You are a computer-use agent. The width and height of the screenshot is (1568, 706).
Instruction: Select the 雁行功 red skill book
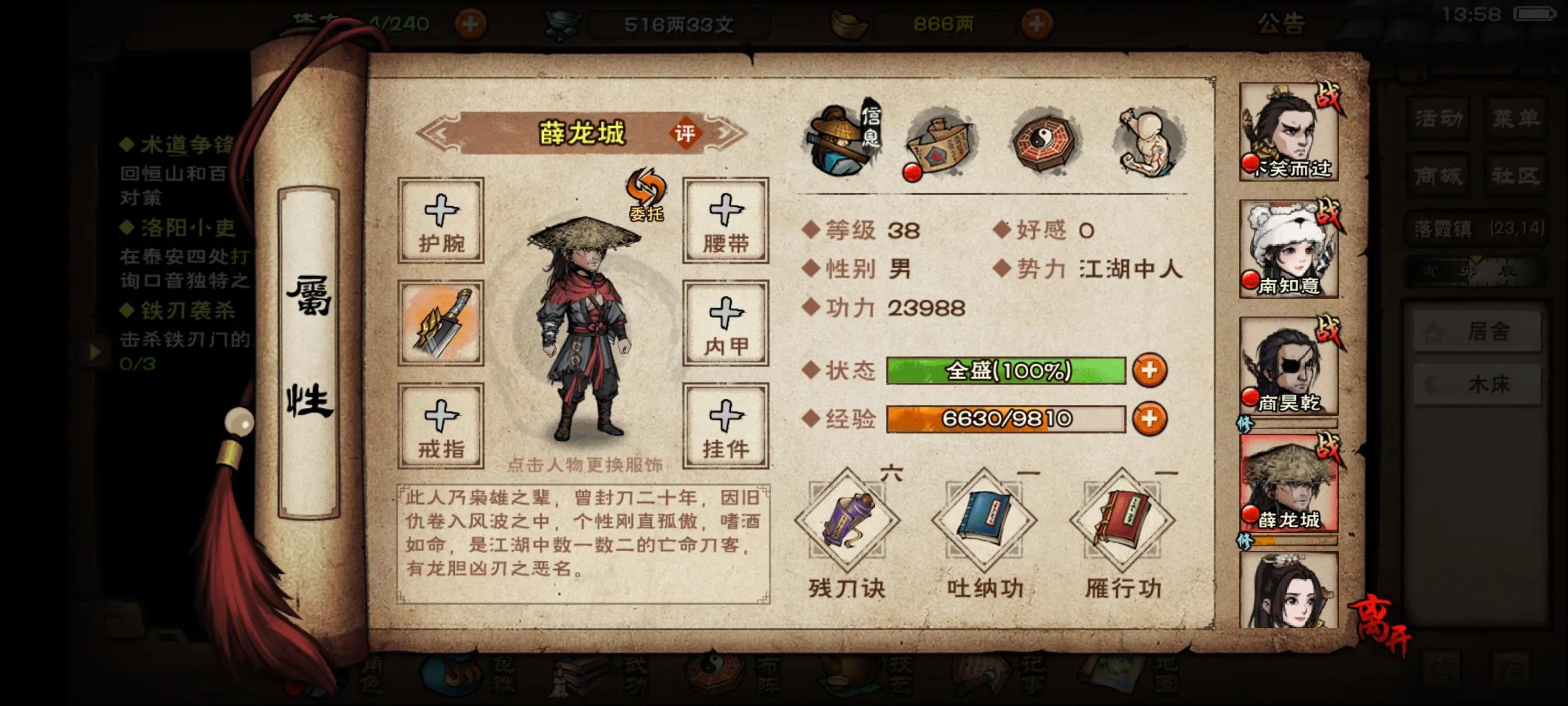1122,521
